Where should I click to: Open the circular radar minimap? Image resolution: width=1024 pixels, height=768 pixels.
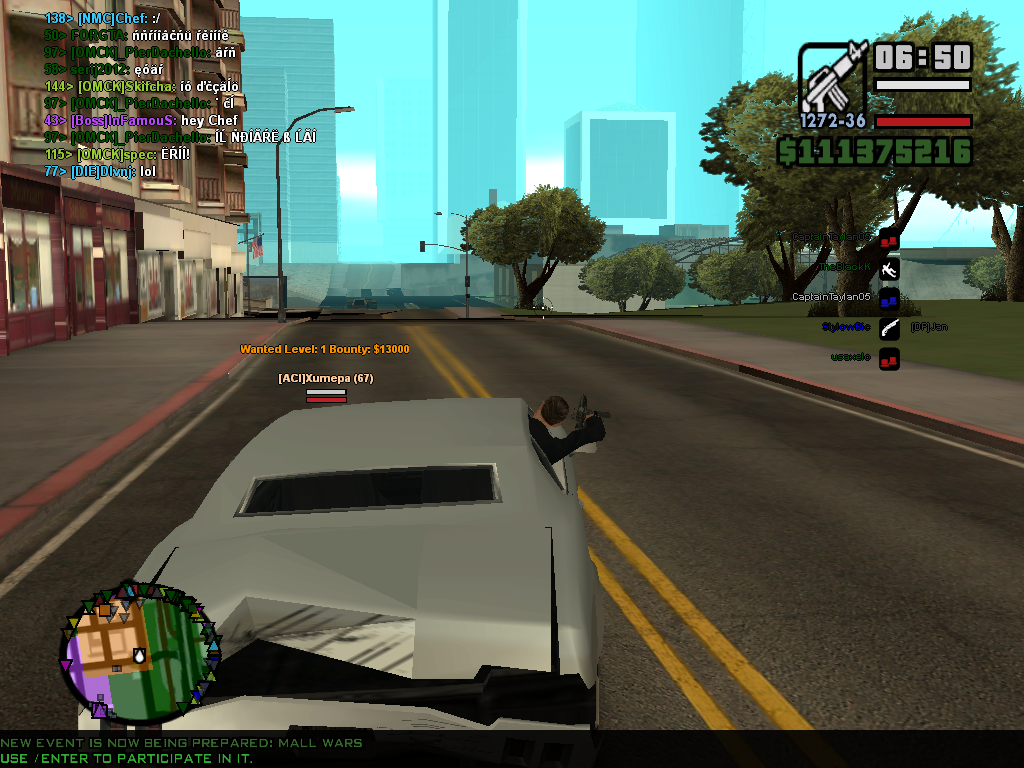(138, 652)
